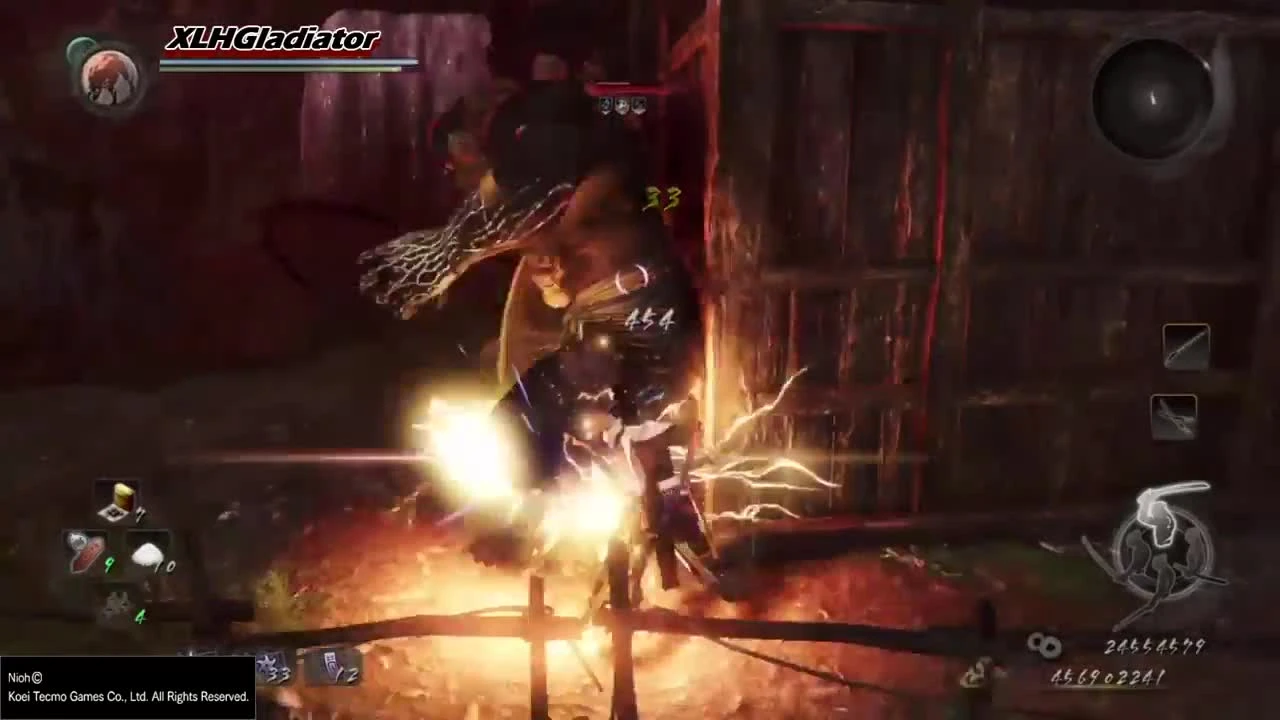Screen dimensions: 1280x720
Task: Click the Nioh copyright notice
Action: 128,686
